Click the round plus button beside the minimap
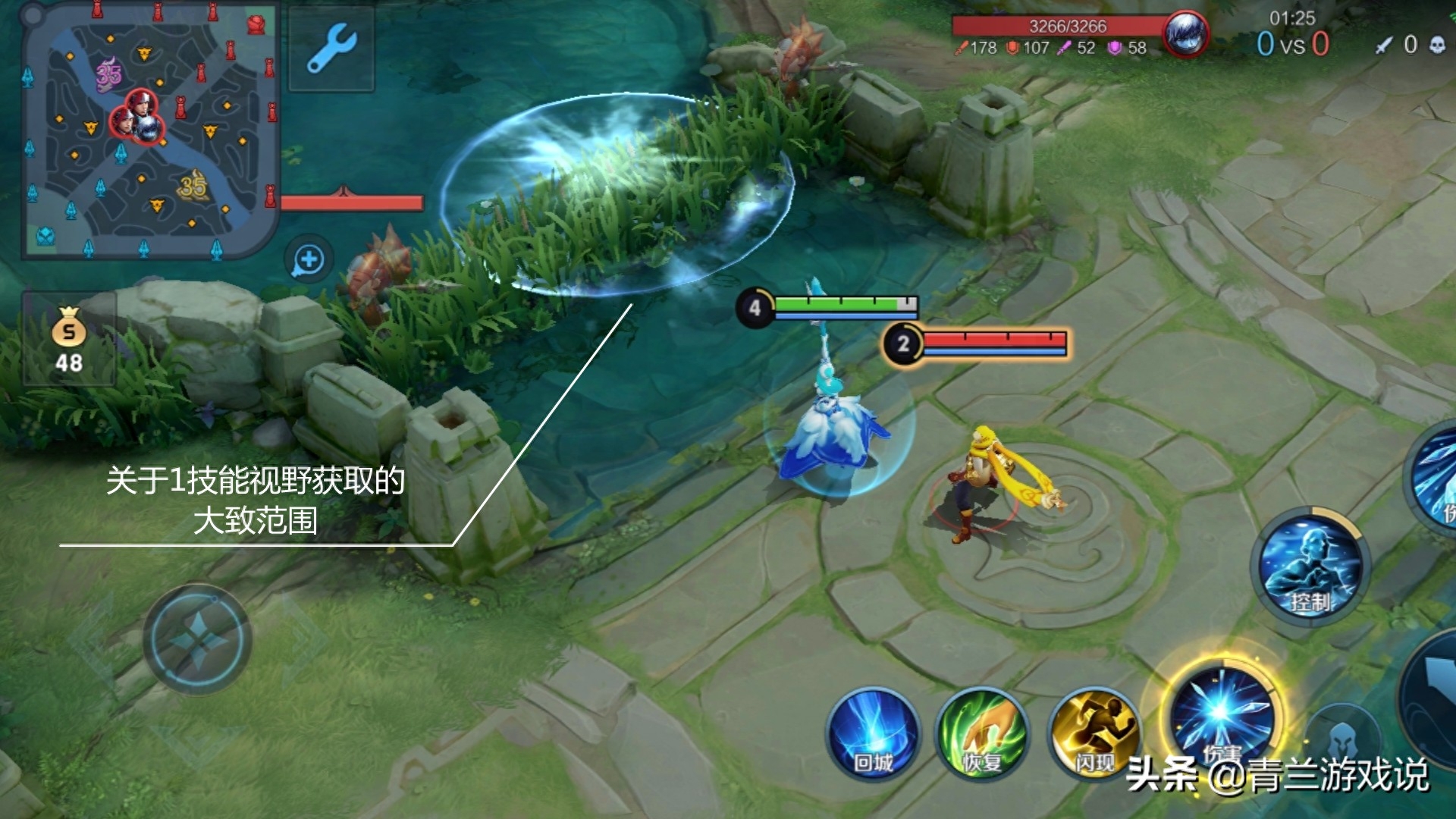This screenshot has width=1456, height=819. [309, 260]
